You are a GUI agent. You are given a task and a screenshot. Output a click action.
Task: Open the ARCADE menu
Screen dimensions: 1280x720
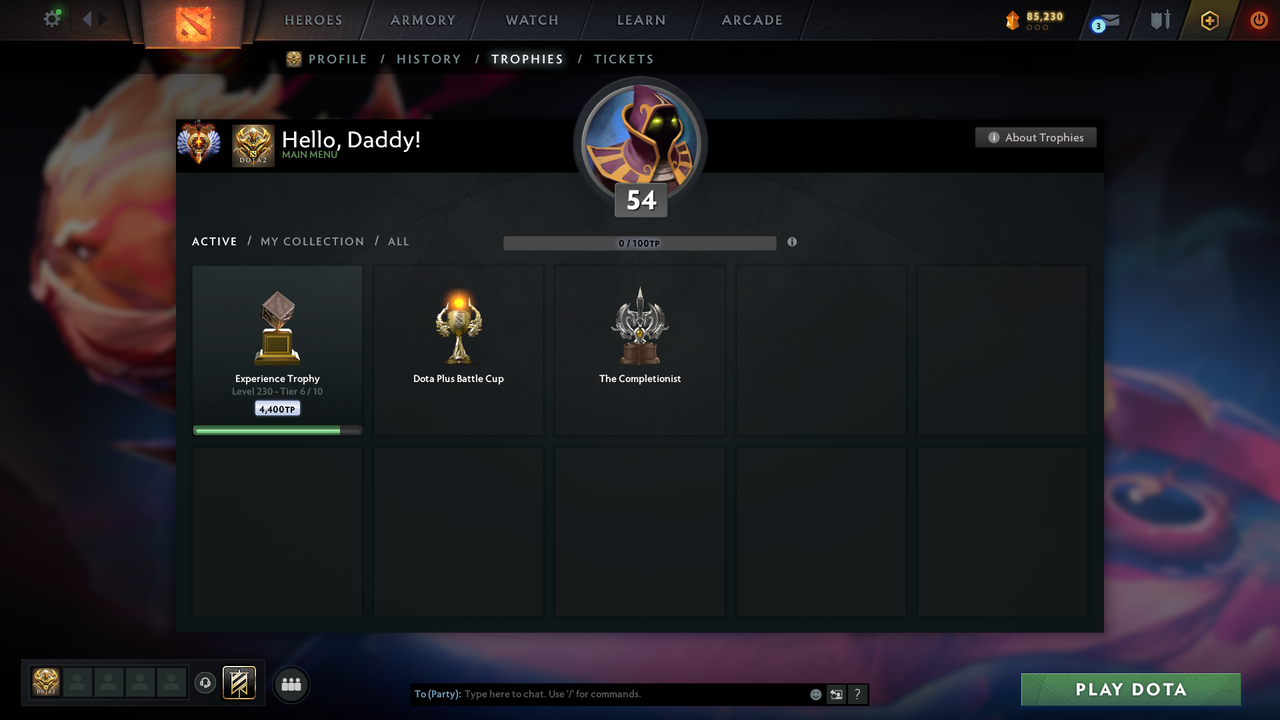[x=751, y=20]
